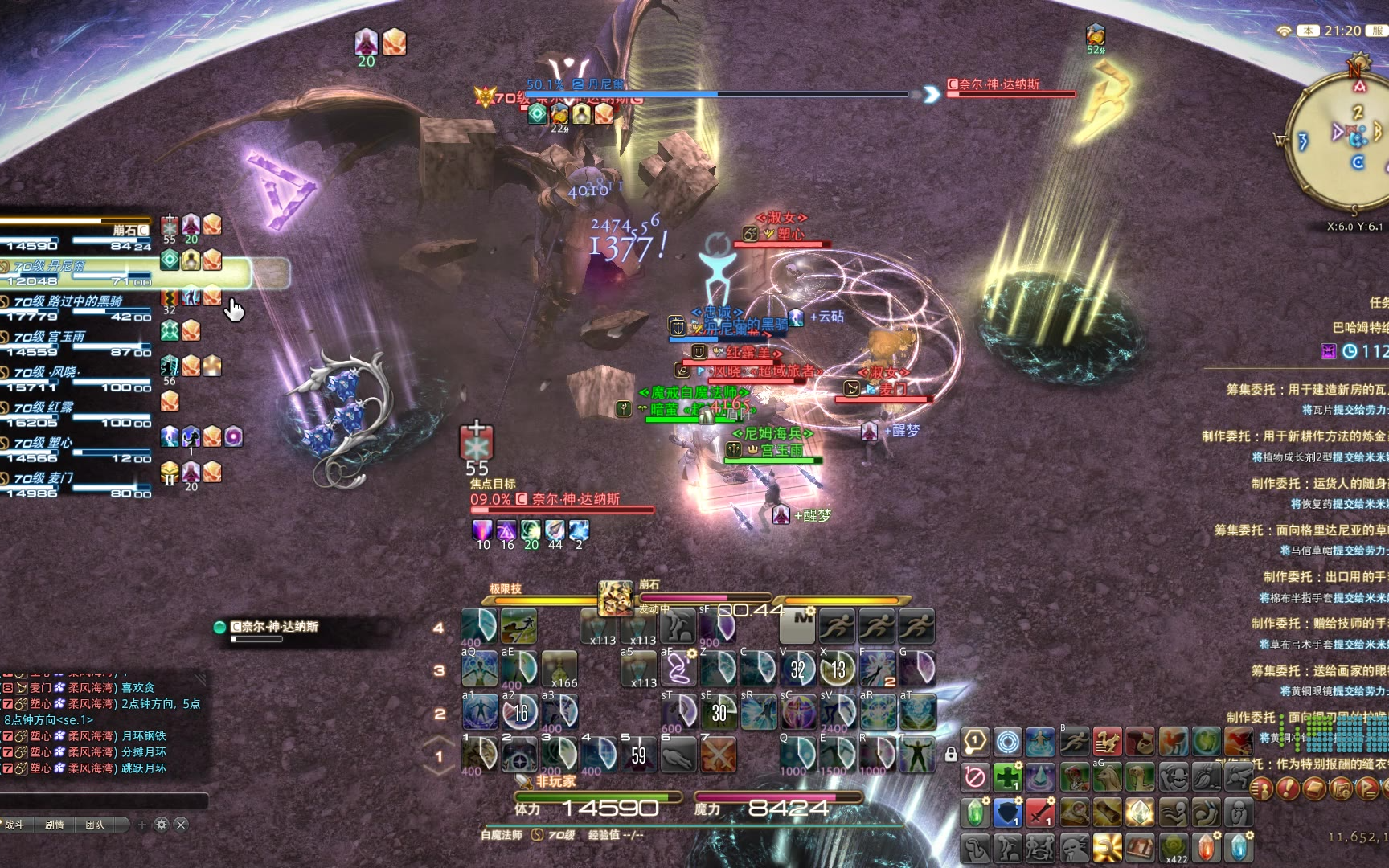Open the 团队 chat tab

tap(95, 825)
